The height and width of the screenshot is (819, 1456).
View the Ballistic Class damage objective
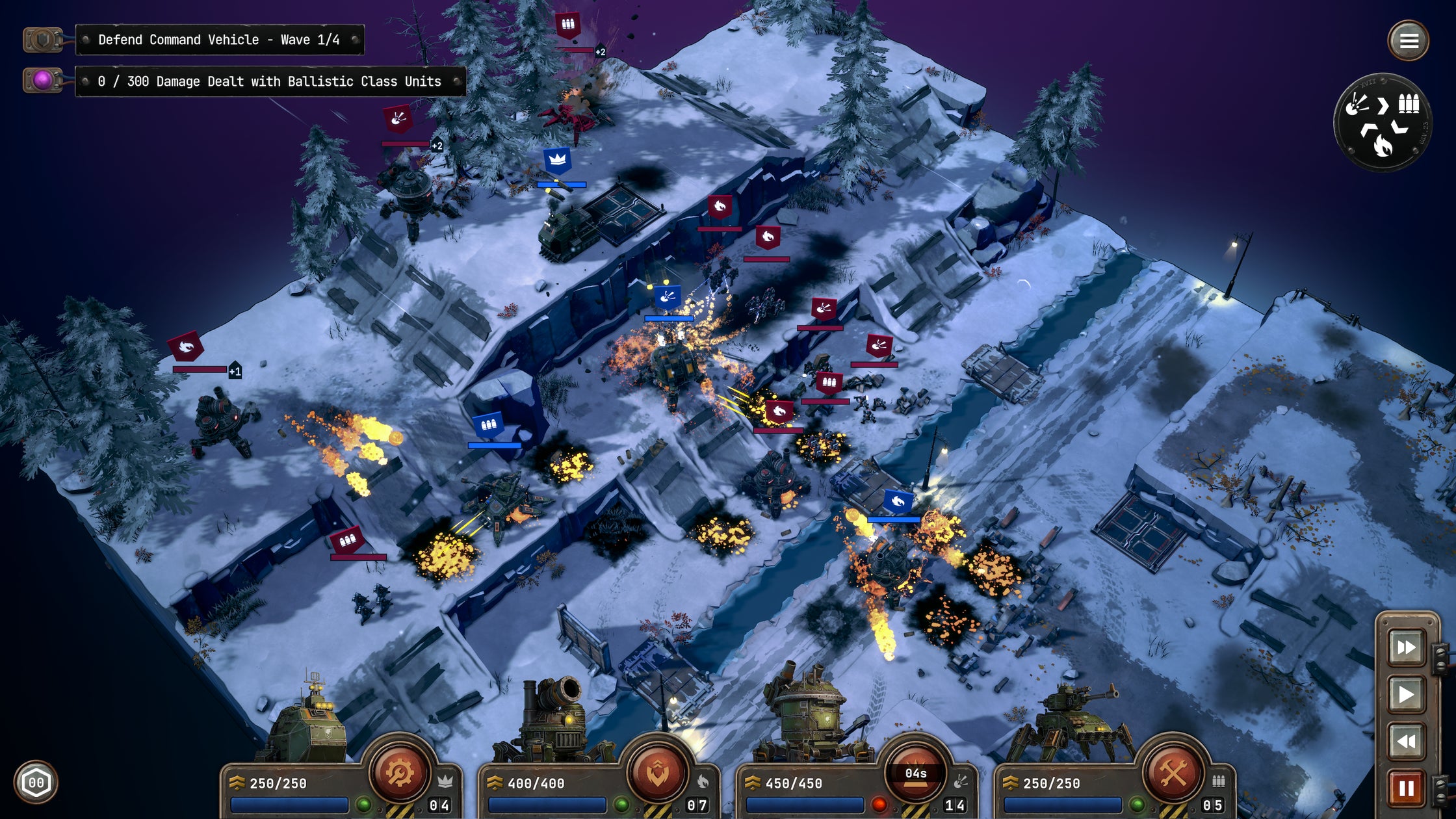click(x=270, y=81)
